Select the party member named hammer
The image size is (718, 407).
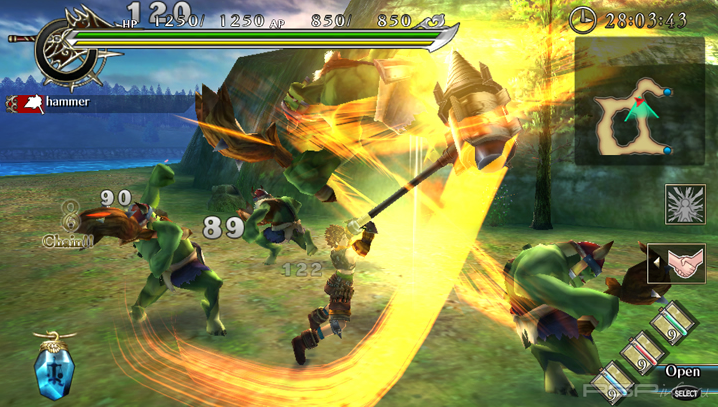(66, 102)
